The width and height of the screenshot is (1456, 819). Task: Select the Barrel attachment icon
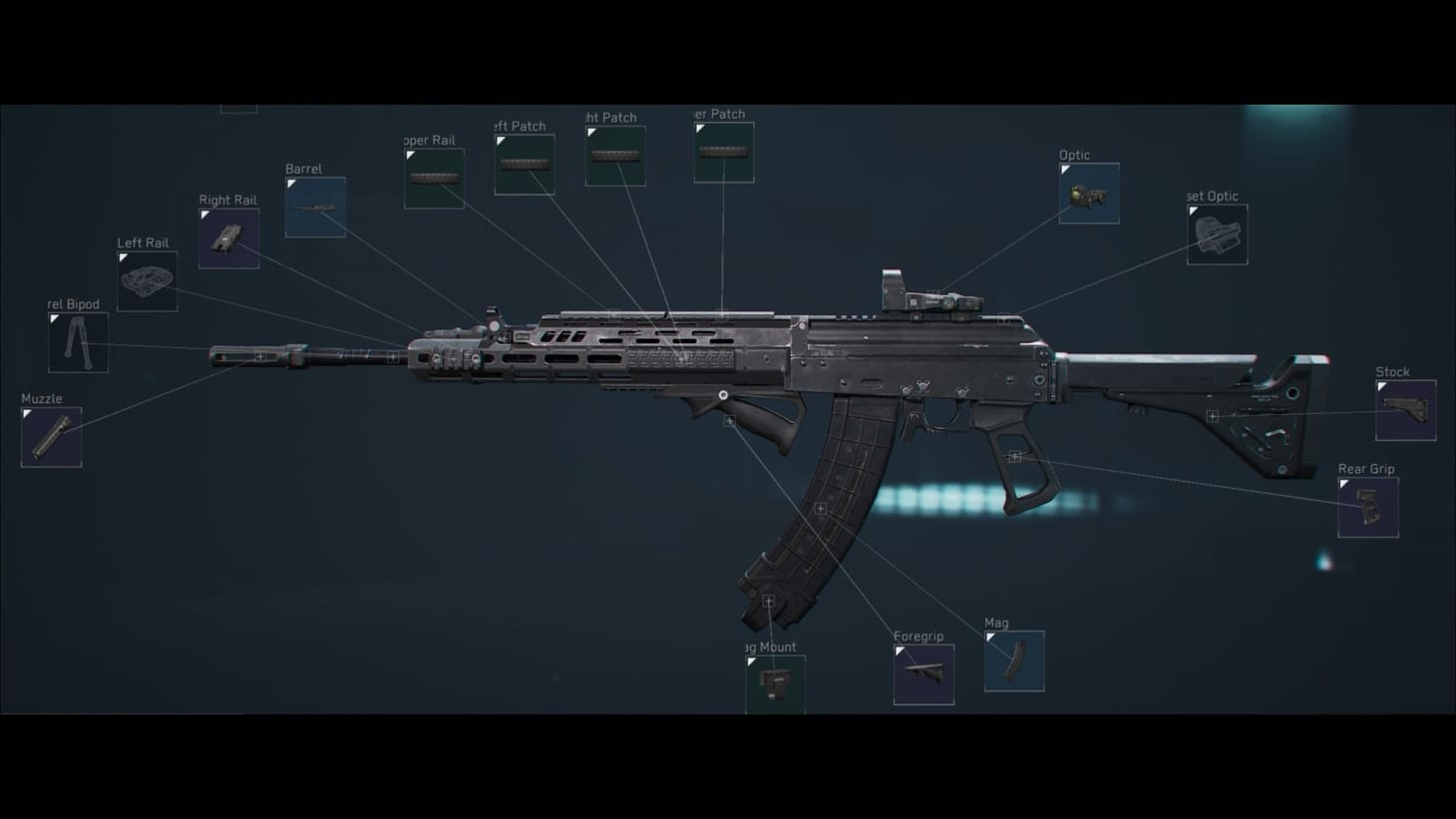[x=315, y=206]
